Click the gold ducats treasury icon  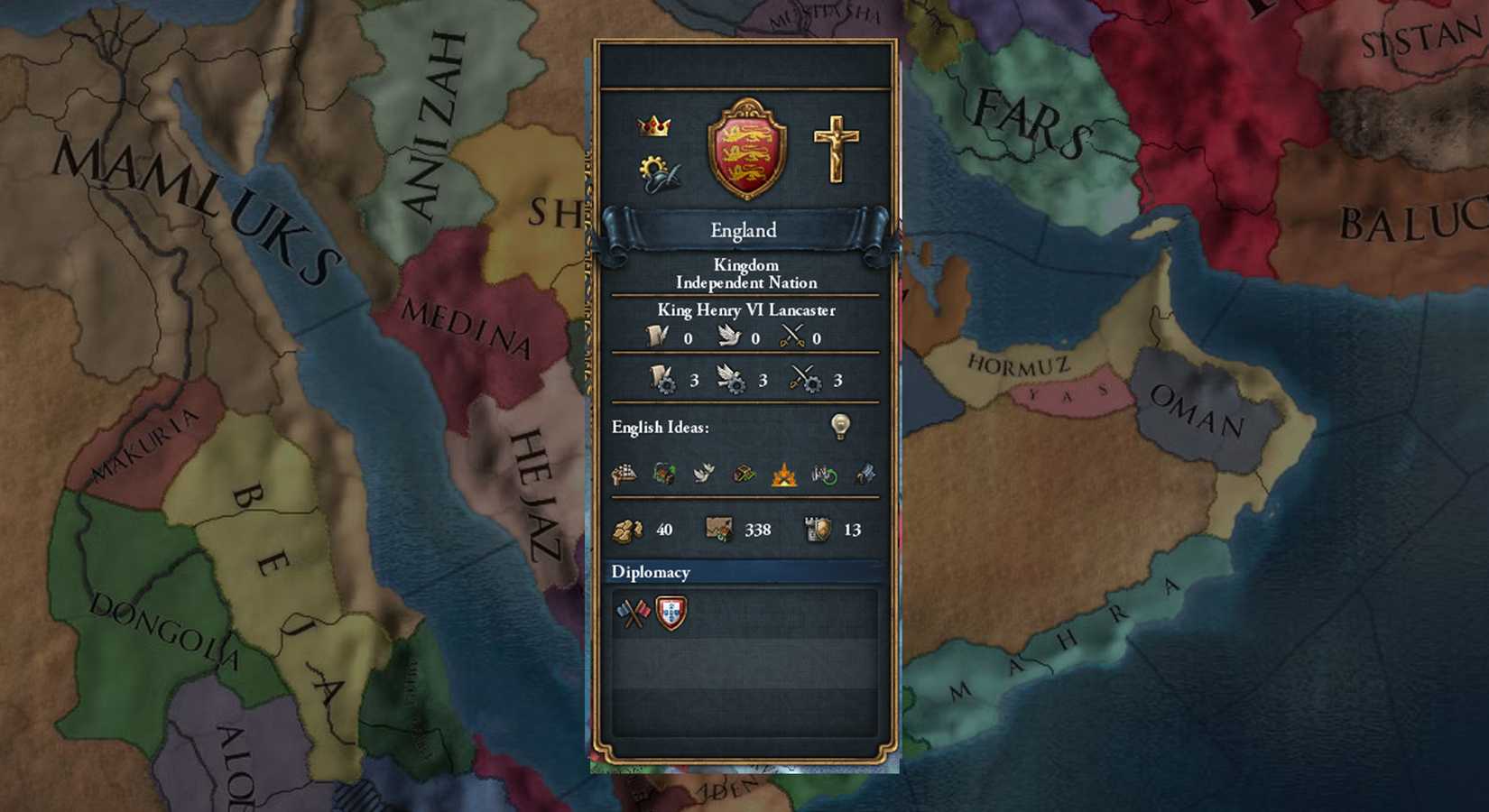click(627, 530)
